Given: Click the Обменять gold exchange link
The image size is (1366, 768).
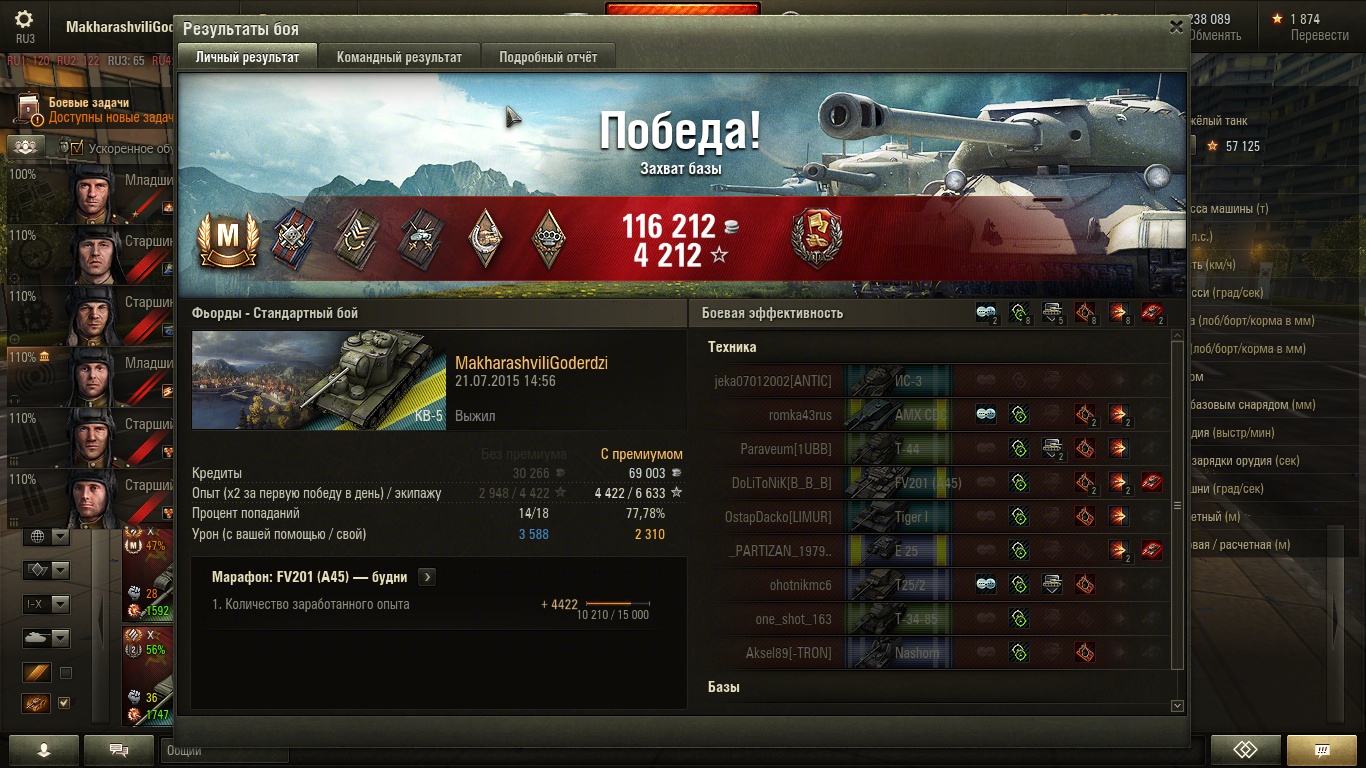Looking at the screenshot, I should point(1214,36).
